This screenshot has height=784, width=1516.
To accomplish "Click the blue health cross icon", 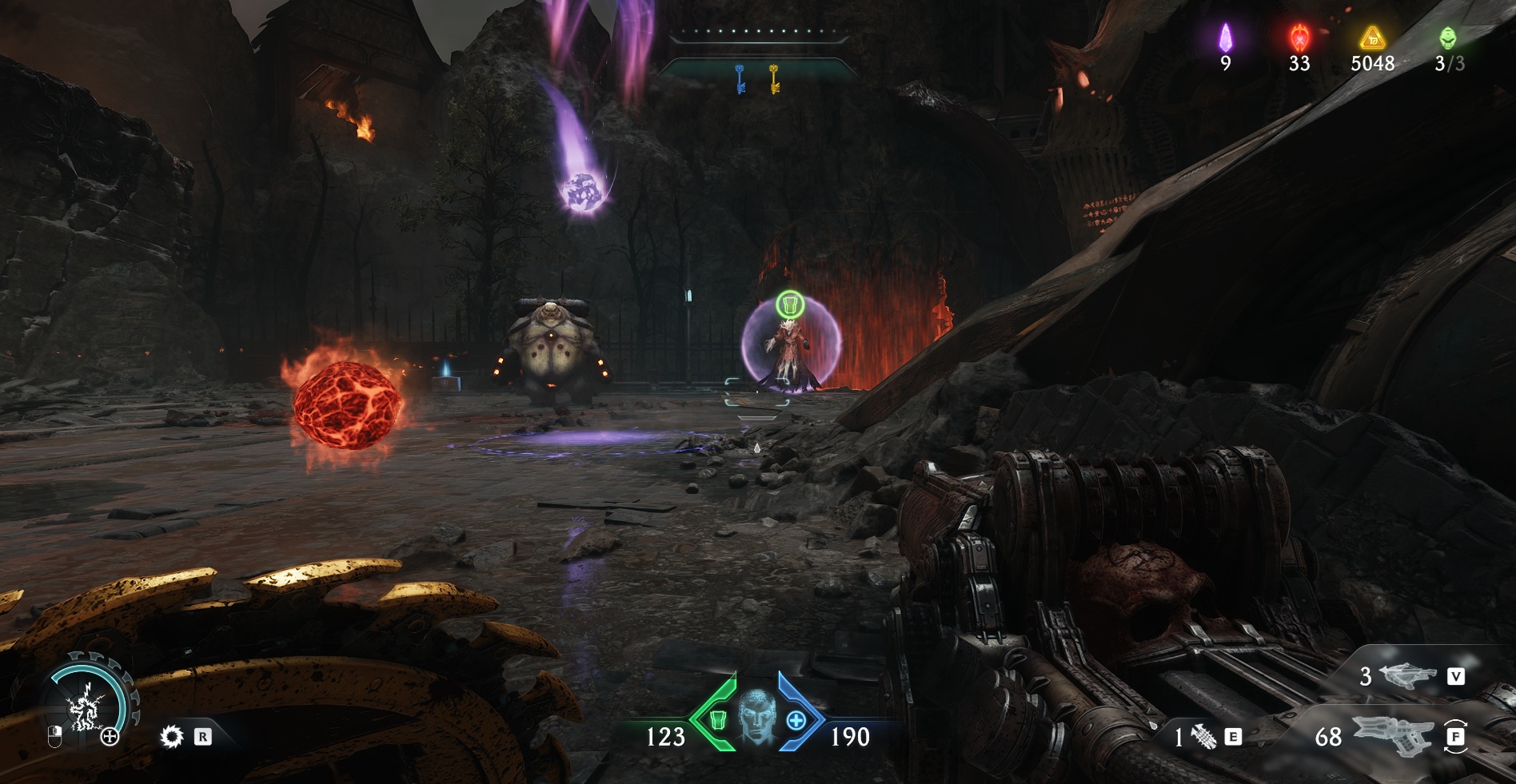I will pyautogui.click(x=796, y=720).
